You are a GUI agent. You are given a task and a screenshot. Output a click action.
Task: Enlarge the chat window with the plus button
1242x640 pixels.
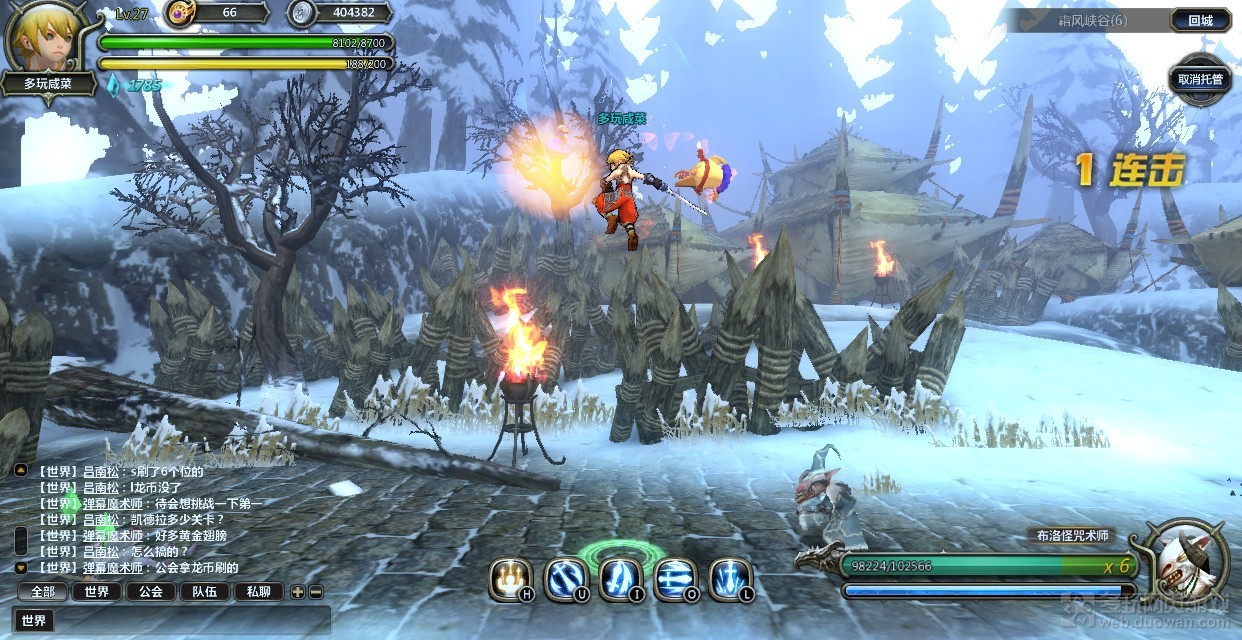(297, 591)
